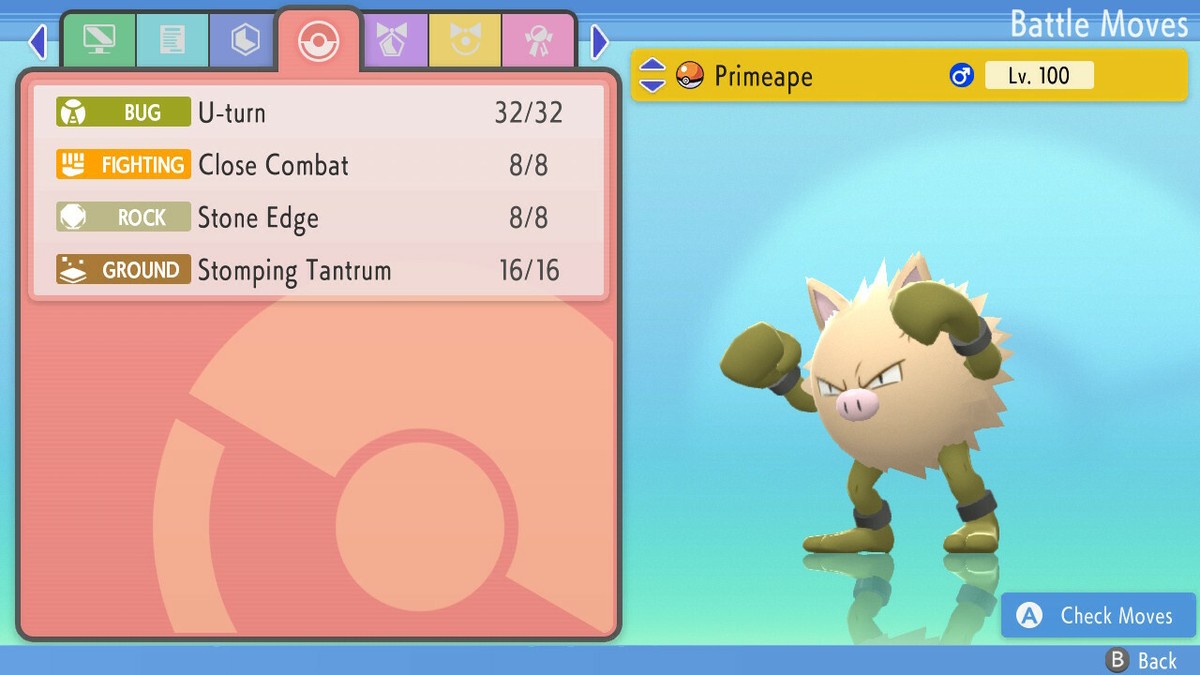Go to previous tab with left arrow
1200x675 pixels.
pos(38,42)
